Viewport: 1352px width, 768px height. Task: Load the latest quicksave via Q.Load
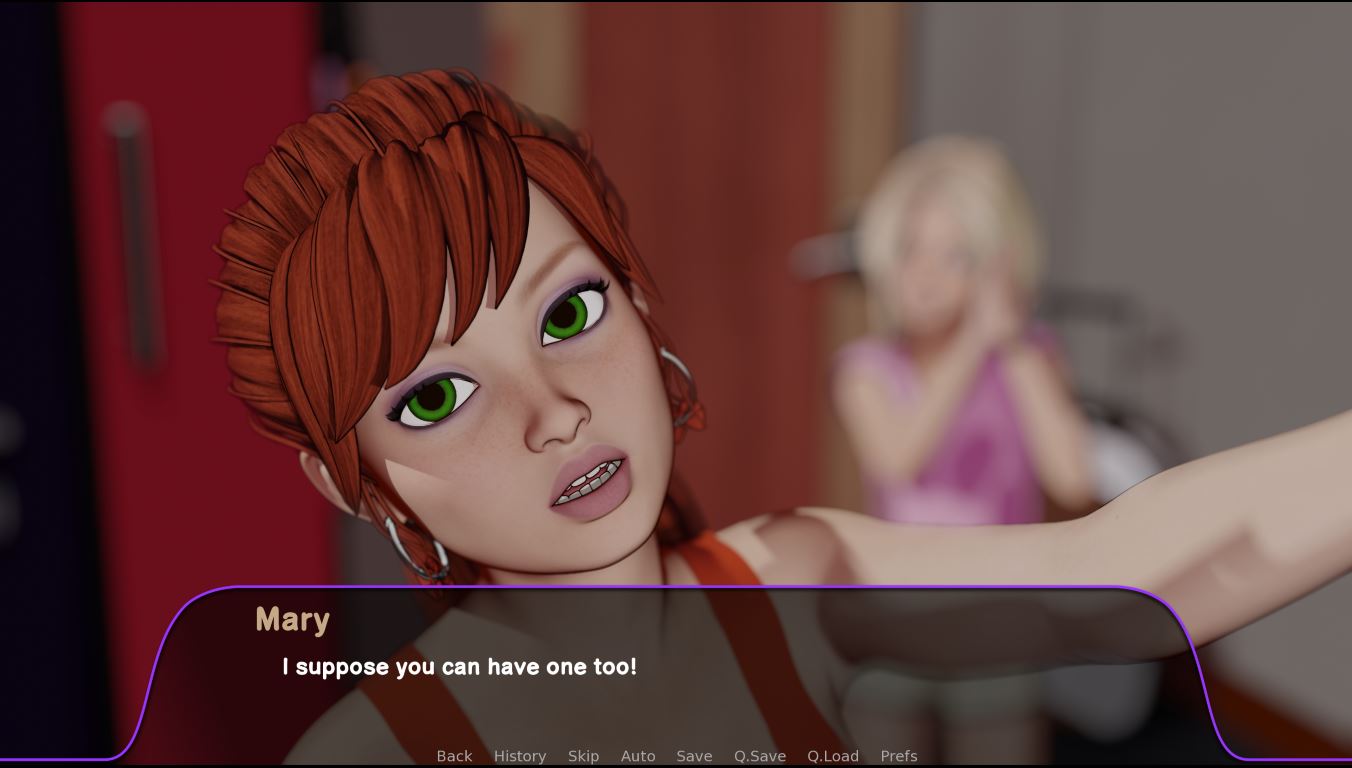pyautogui.click(x=831, y=756)
